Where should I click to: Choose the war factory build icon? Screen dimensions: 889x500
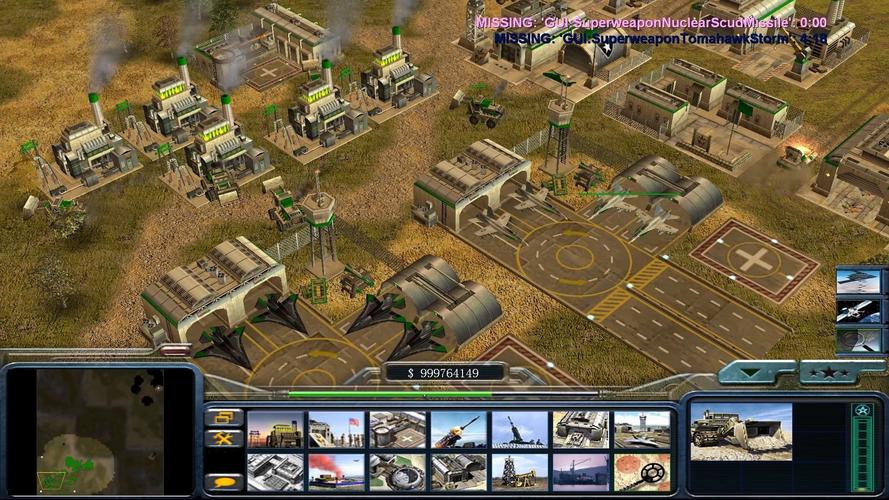point(580,429)
